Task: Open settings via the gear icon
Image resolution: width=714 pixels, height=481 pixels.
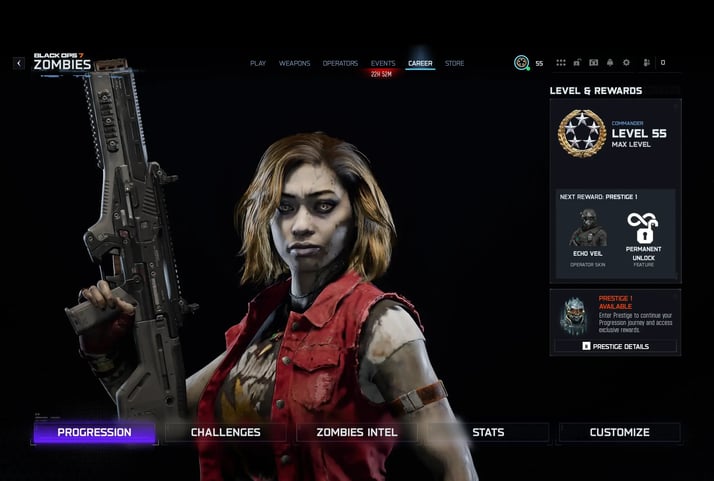Action: (x=626, y=63)
